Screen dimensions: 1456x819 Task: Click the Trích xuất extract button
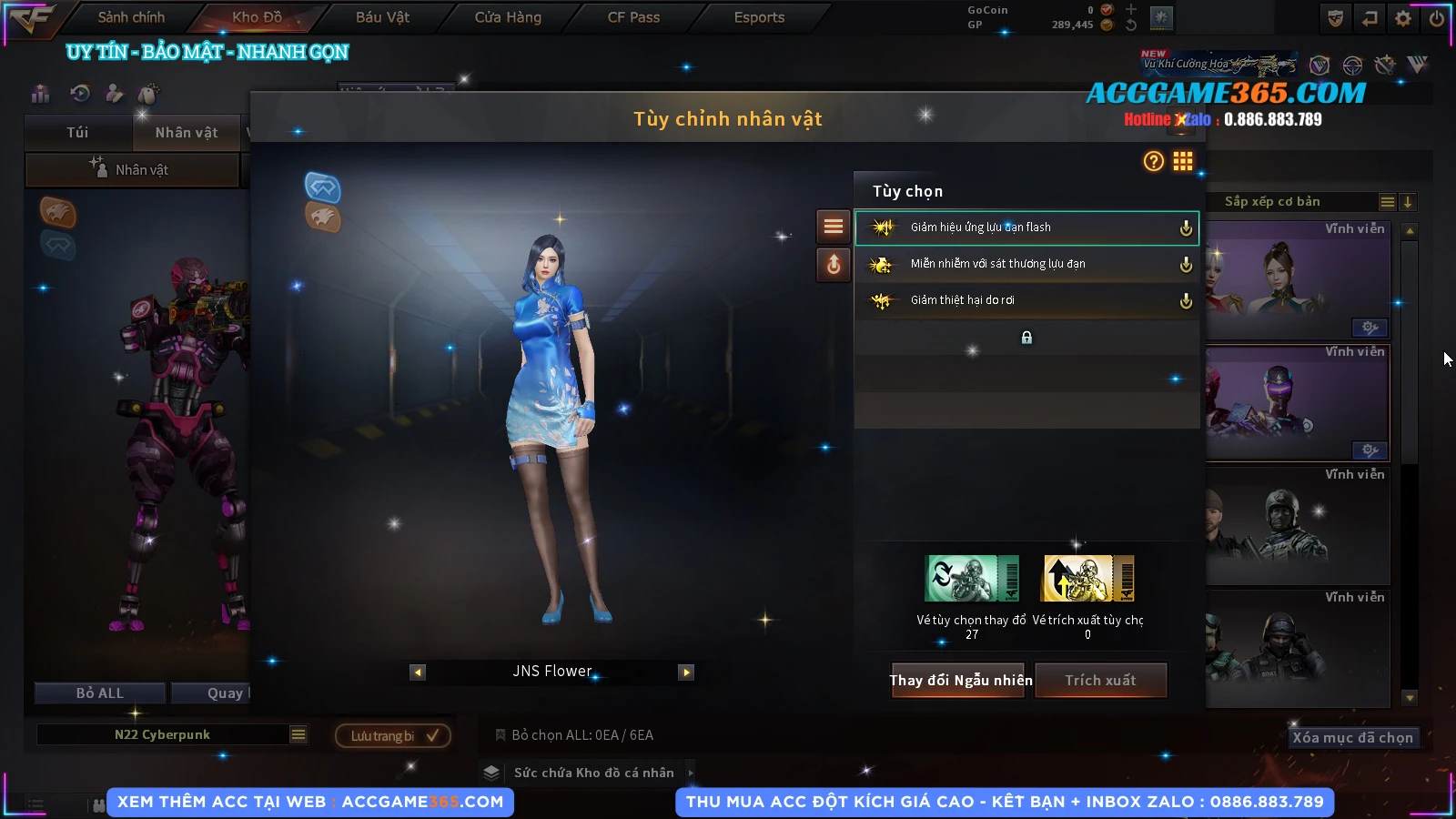(1100, 681)
